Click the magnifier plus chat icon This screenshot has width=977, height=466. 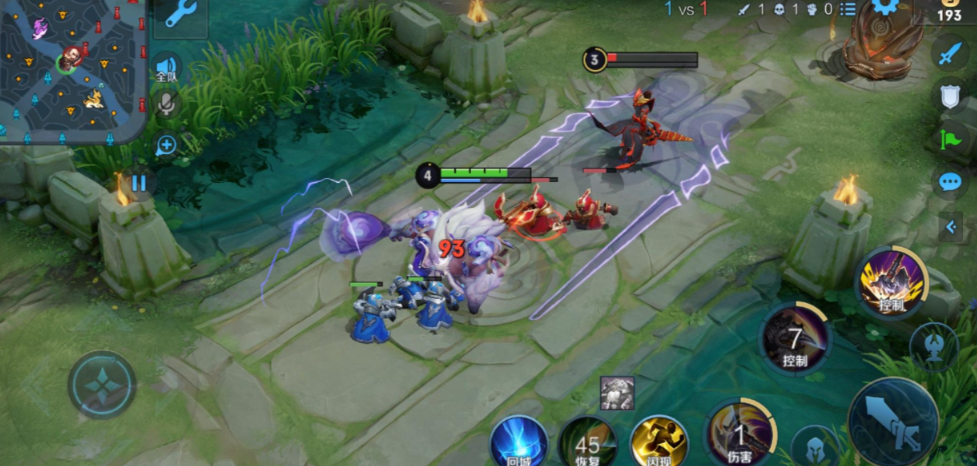coord(166,146)
